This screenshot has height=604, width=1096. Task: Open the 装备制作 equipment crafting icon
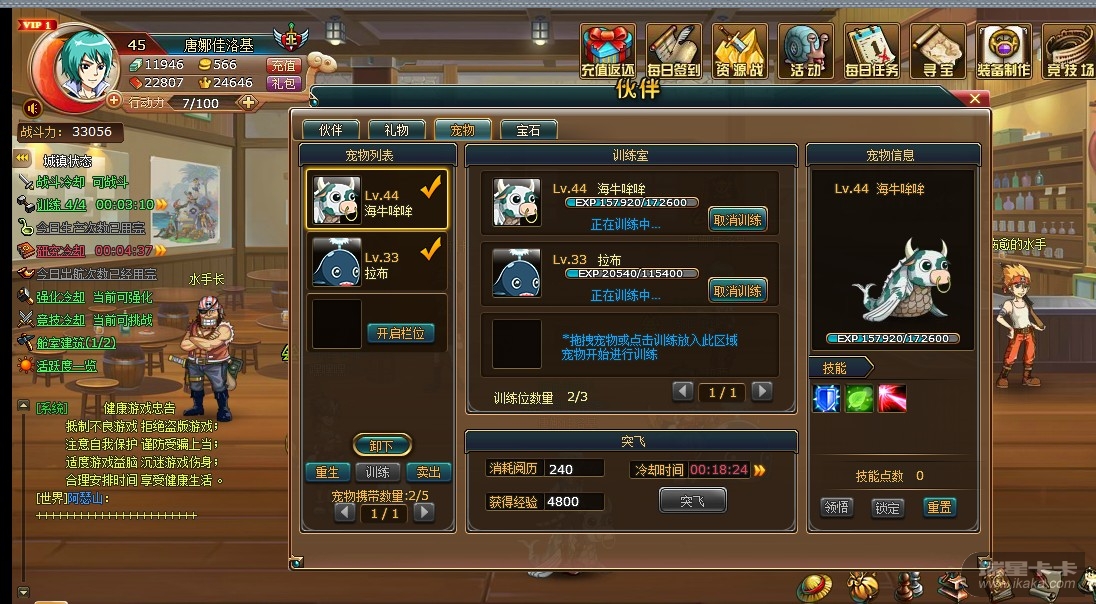pos(1003,51)
